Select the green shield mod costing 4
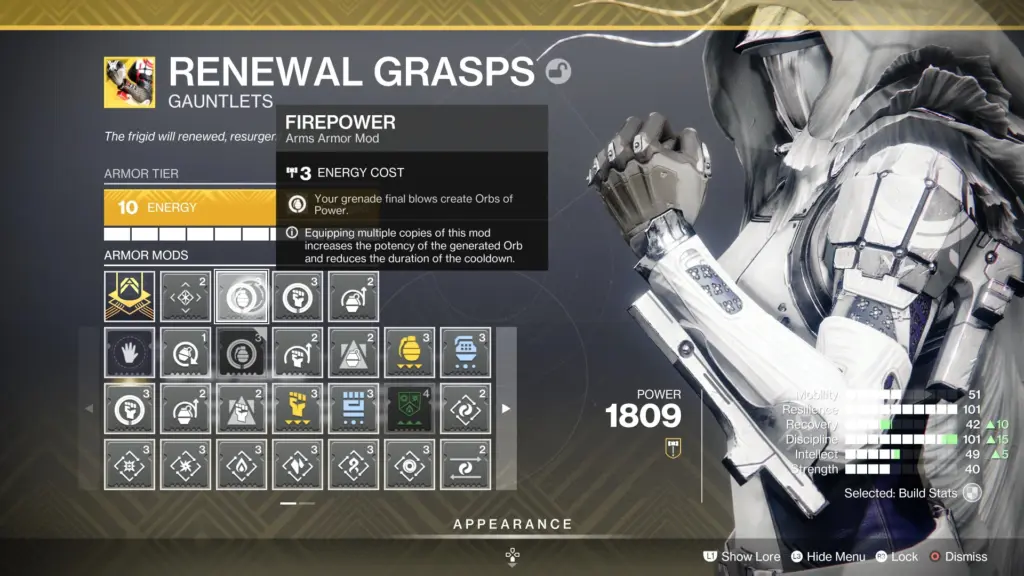Image resolution: width=1024 pixels, height=576 pixels. 409,408
